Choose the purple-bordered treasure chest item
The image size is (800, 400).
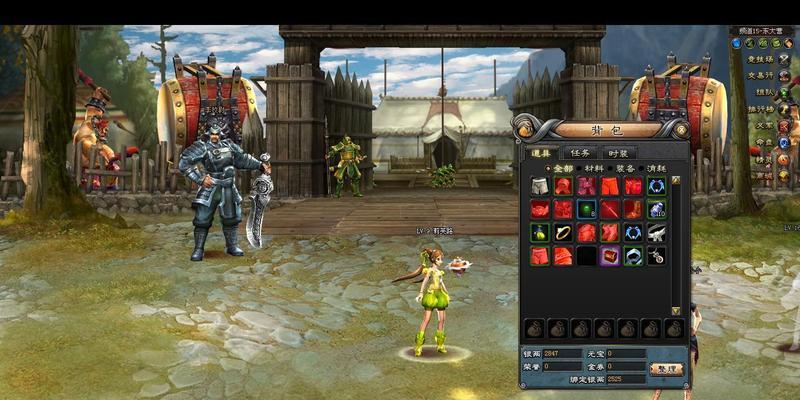point(609,255)
